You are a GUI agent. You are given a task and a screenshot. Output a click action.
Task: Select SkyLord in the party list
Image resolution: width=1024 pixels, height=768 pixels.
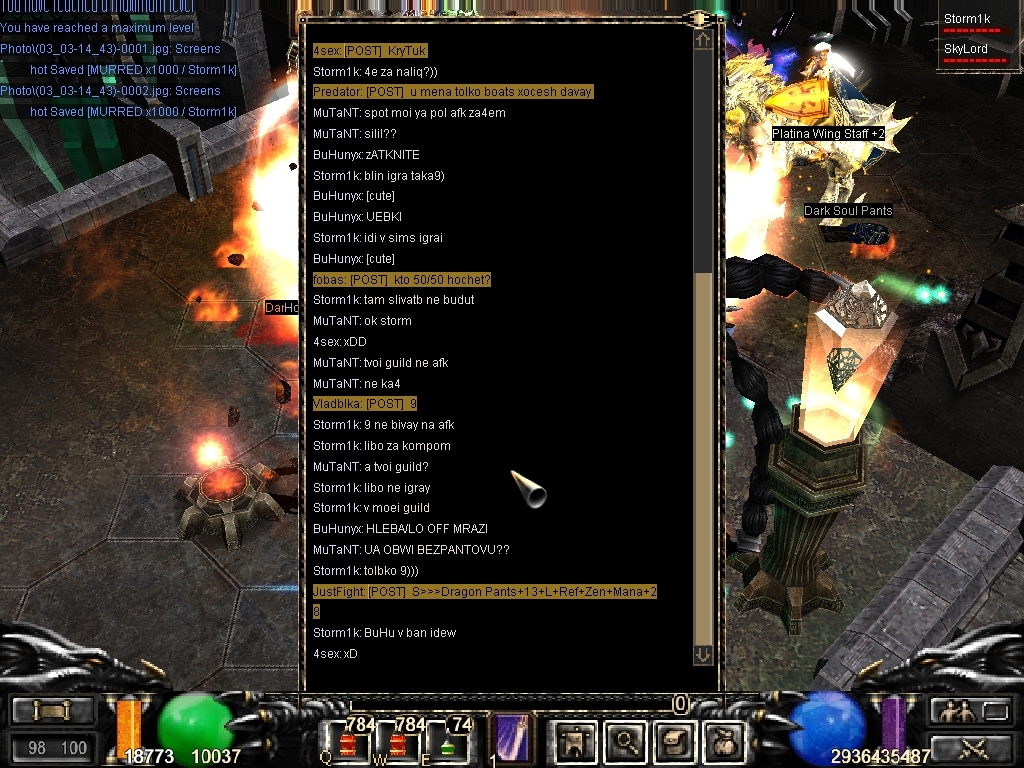click(x=966, y=49)
